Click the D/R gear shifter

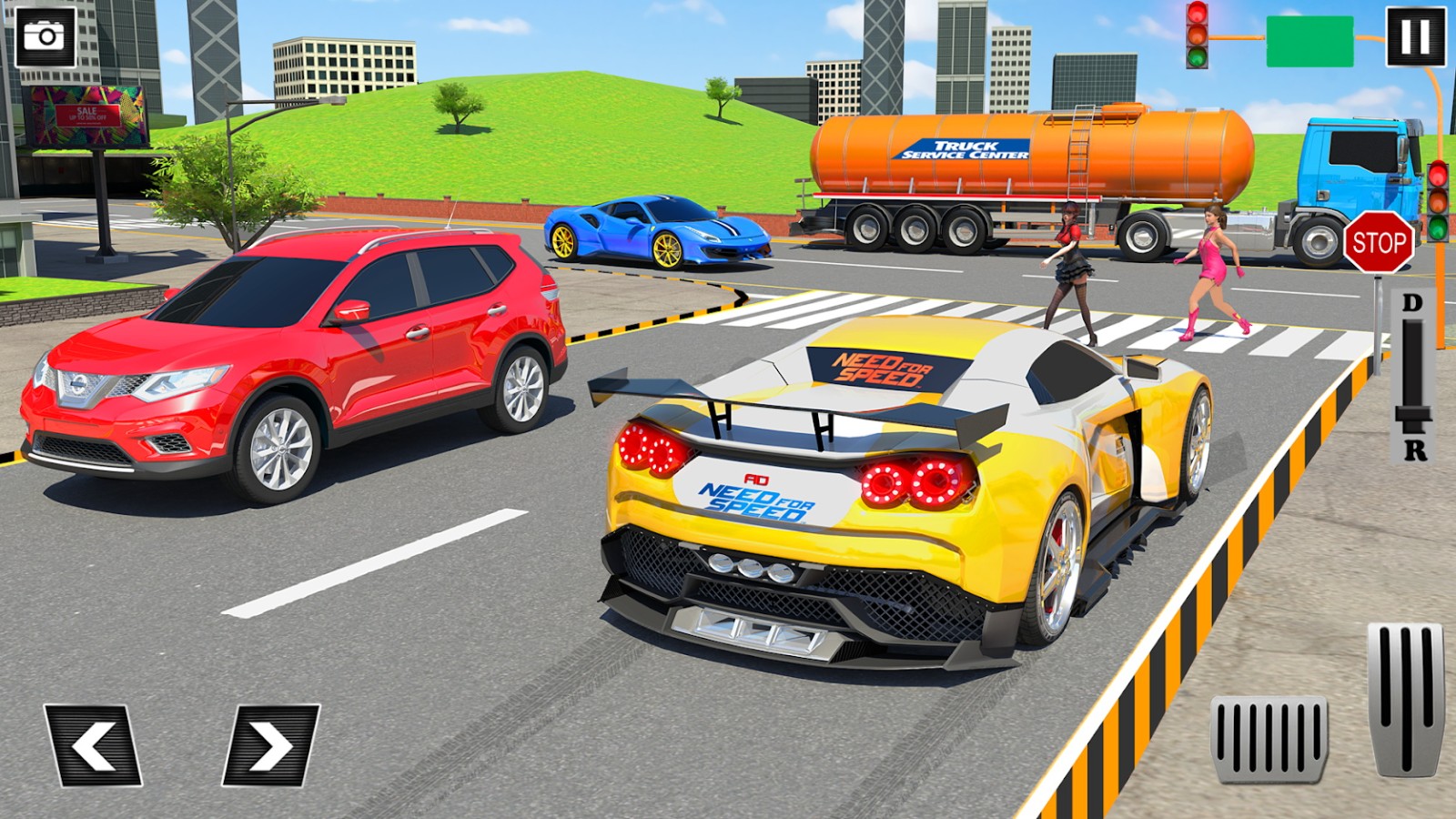click(x=1412, y=378)
